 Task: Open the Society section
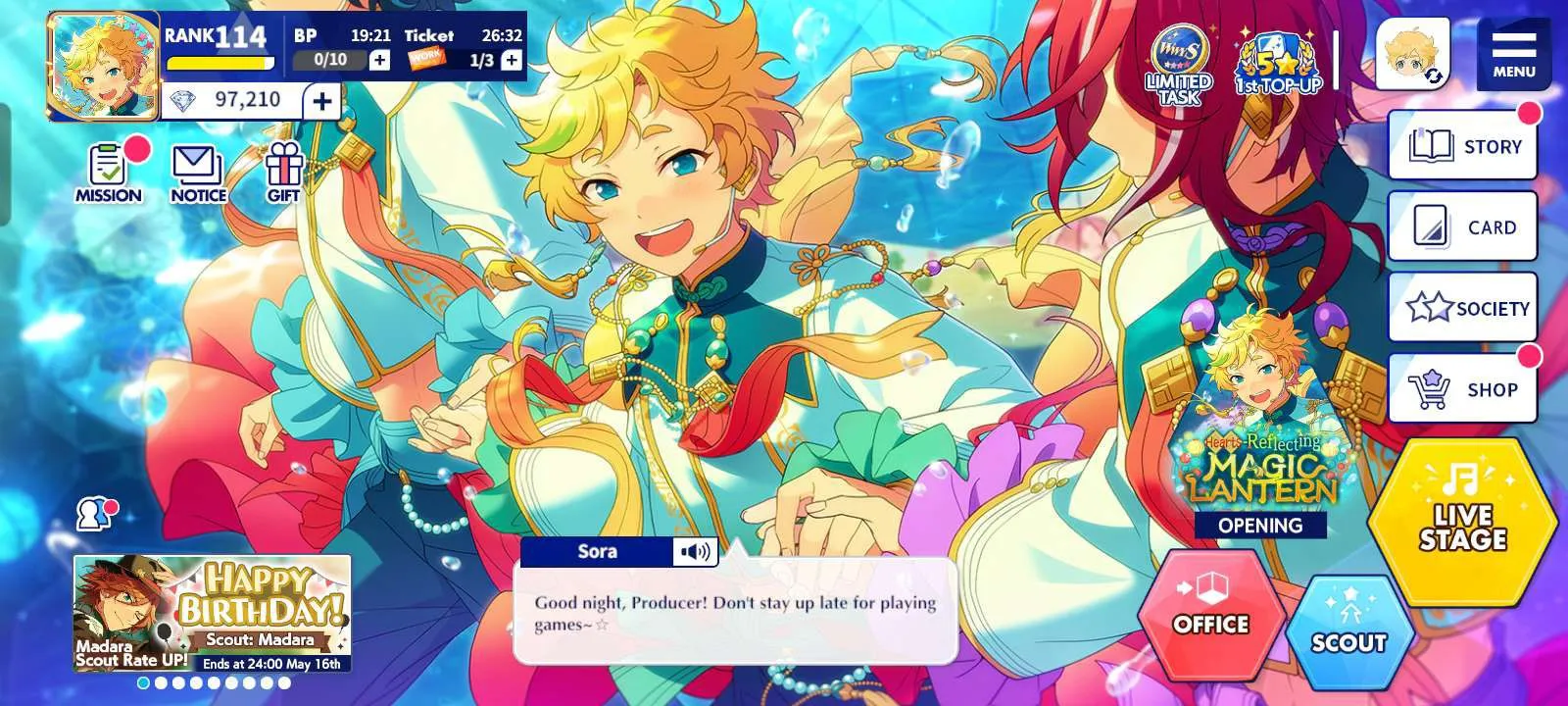(1462, 308)
